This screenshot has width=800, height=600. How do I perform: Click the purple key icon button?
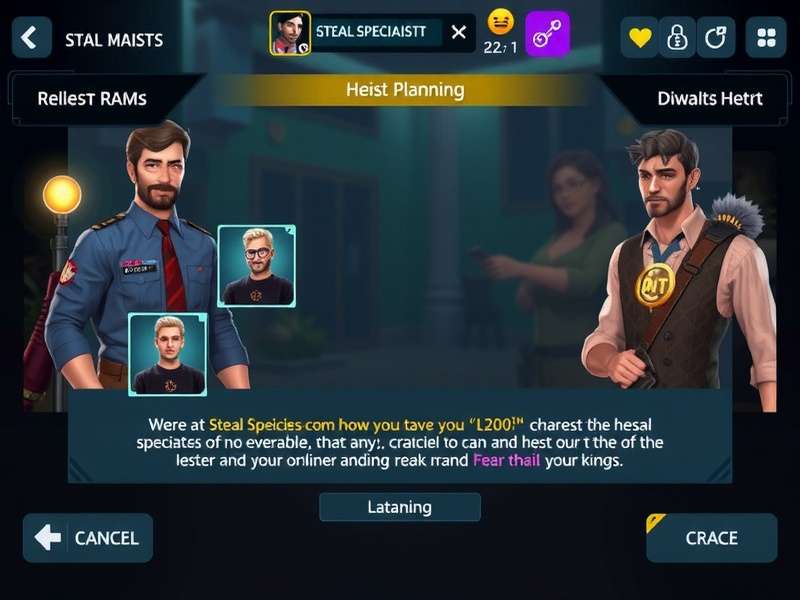click(547, 34)
